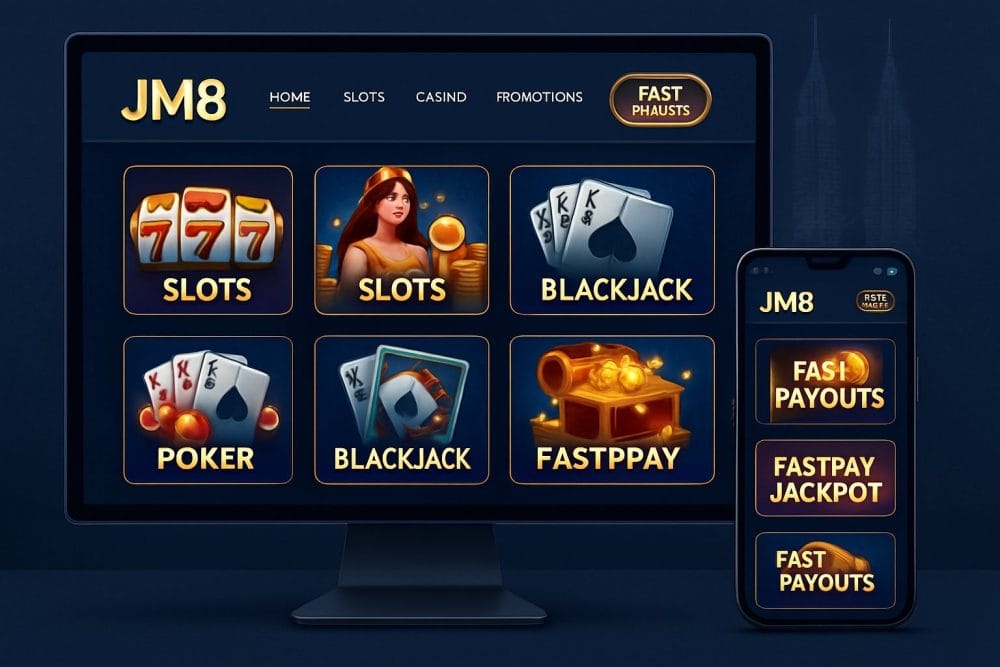The image size is (1000, 667).
Task: Open the BLACKJACK tile next to POKER
Action: [x=401, y=410]
